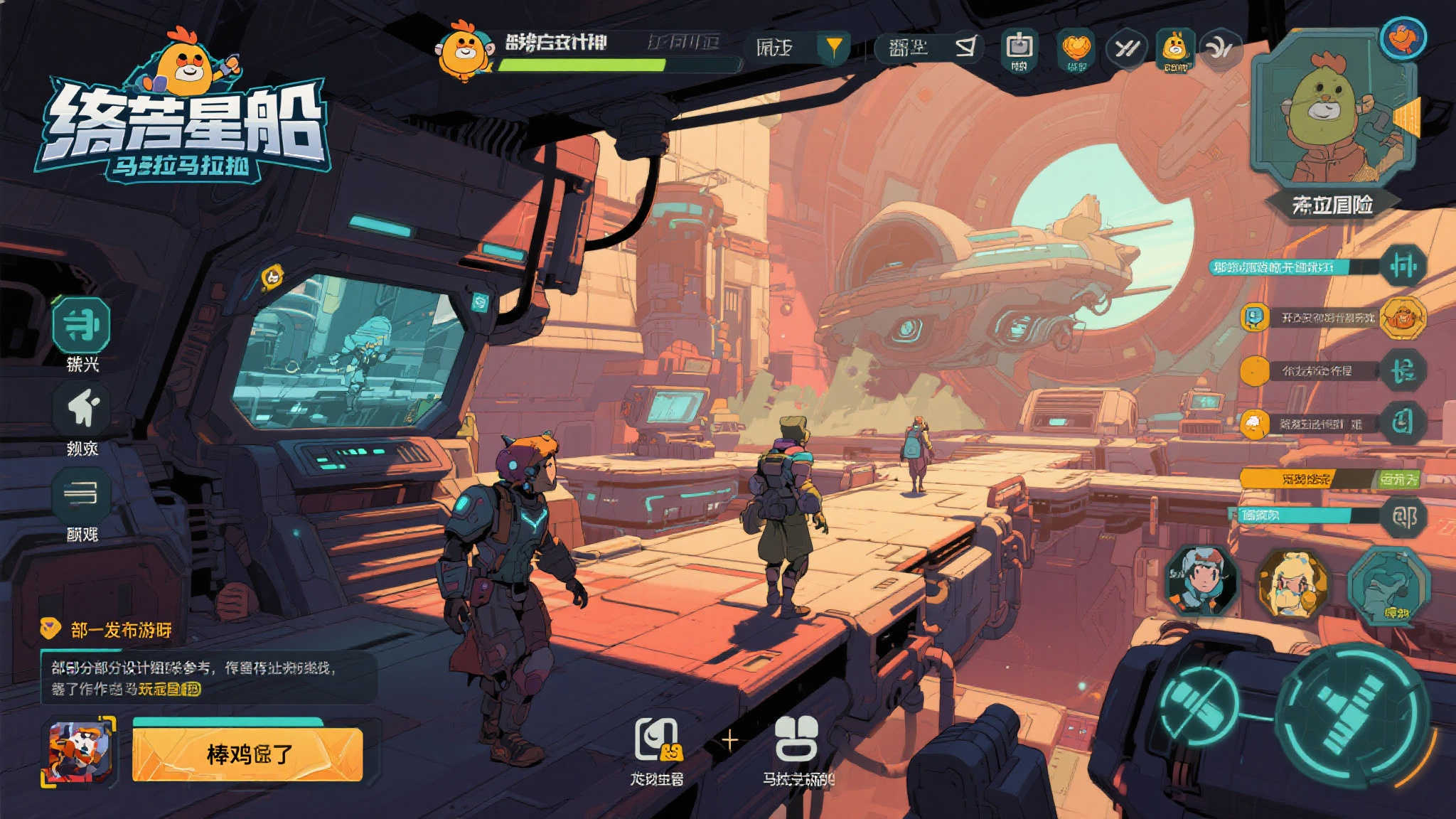Open the white arrow-shaped icon in the left sidebar

[x=83, y=409]
